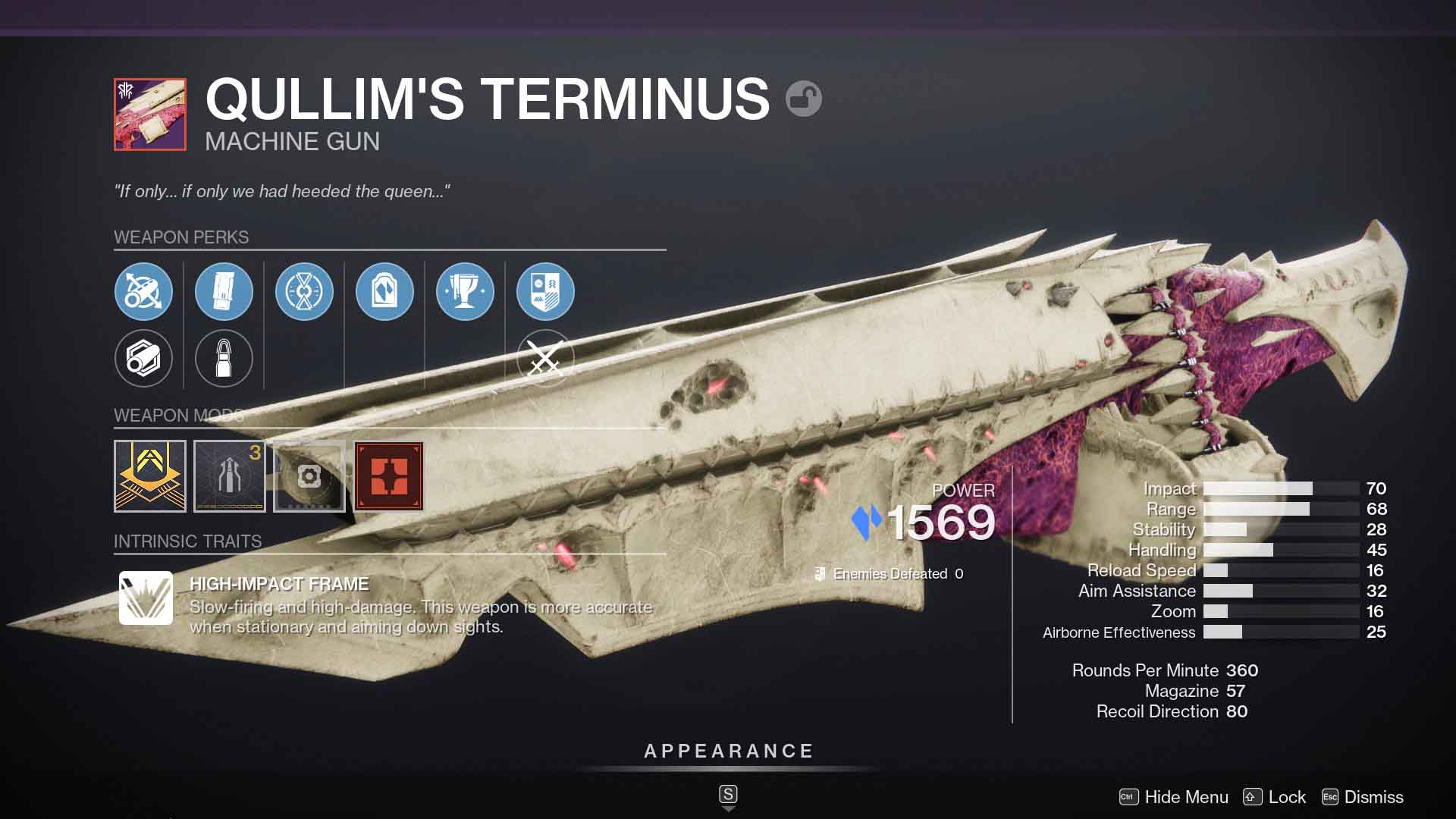This screenshot has height=819, width=1456.
Task: Open the kill tracker shield perk
Action: 546,291
